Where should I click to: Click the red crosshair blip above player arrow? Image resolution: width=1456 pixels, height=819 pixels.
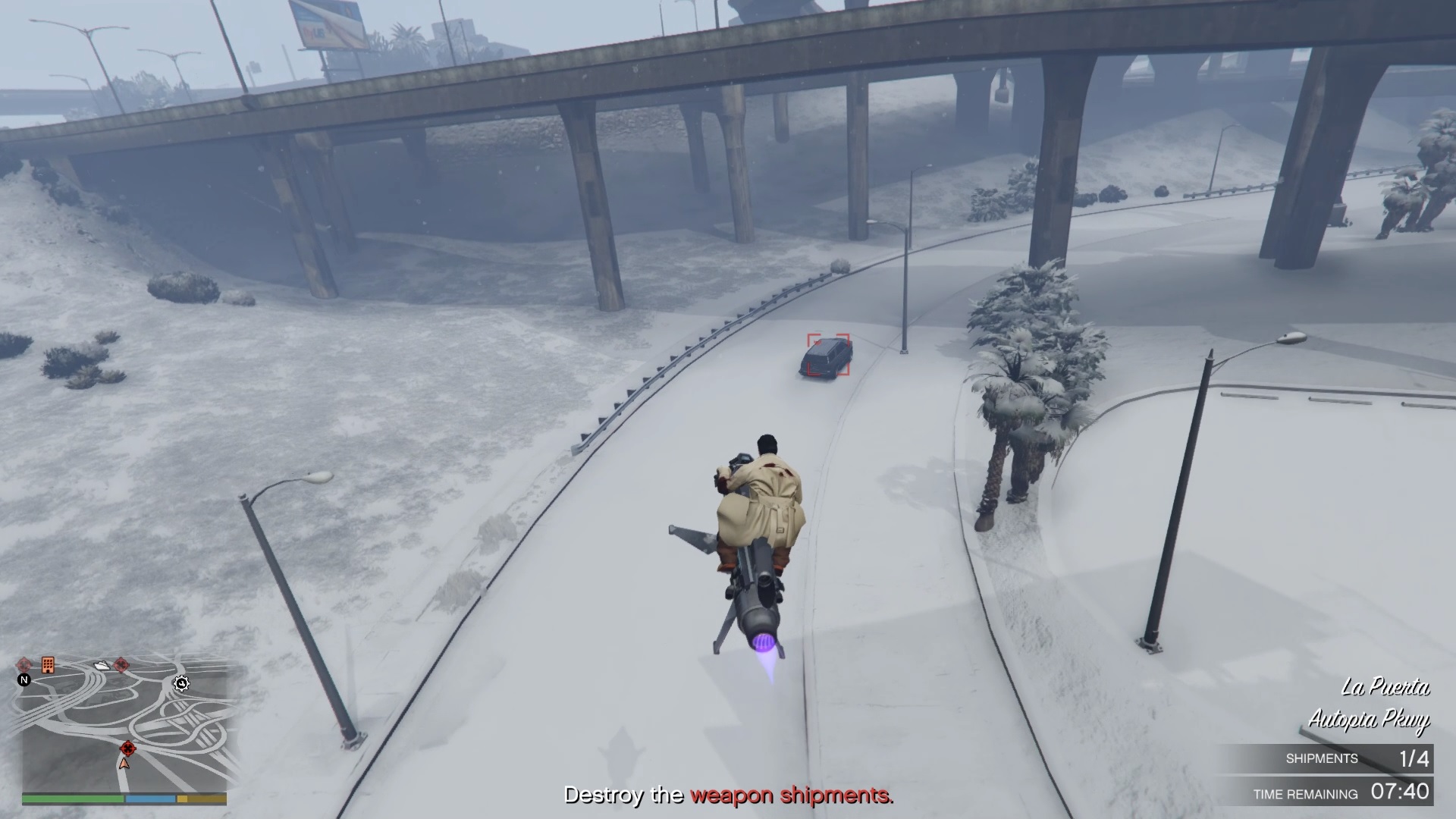tap(128, 748)
